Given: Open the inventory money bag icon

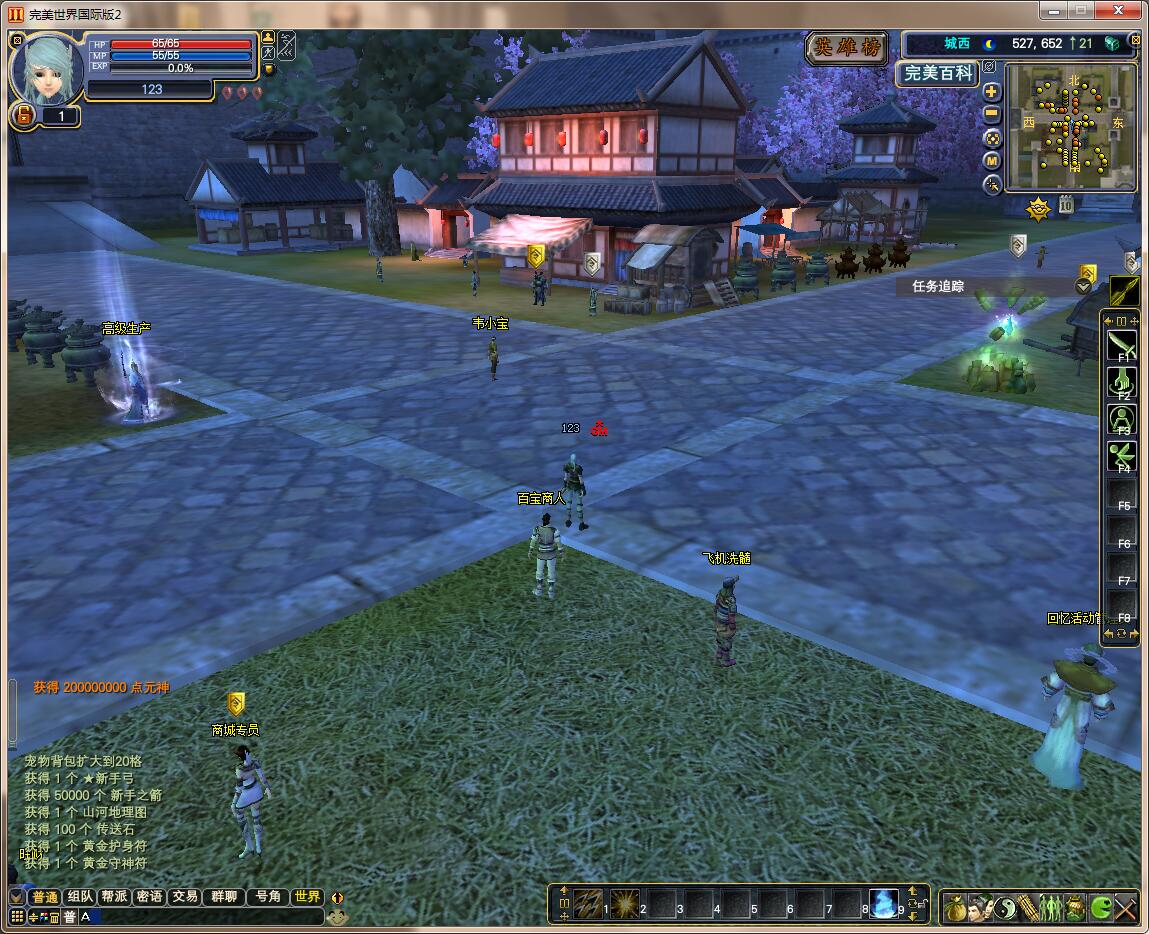Looking at the screenshot, I should pyautogui.click(x=955, y=907).
